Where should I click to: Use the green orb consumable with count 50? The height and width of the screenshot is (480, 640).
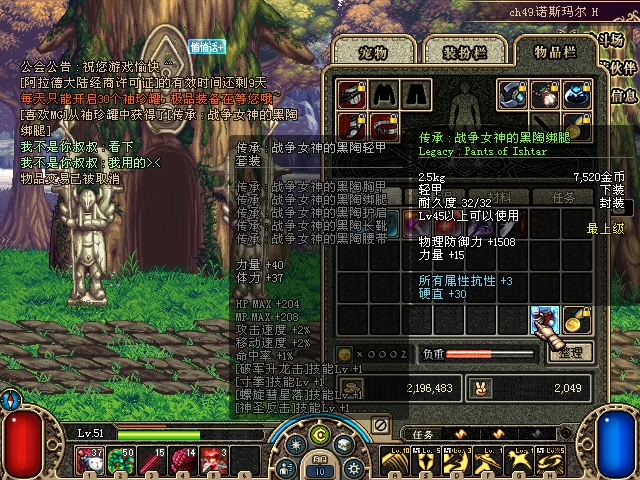pos(121,461)
